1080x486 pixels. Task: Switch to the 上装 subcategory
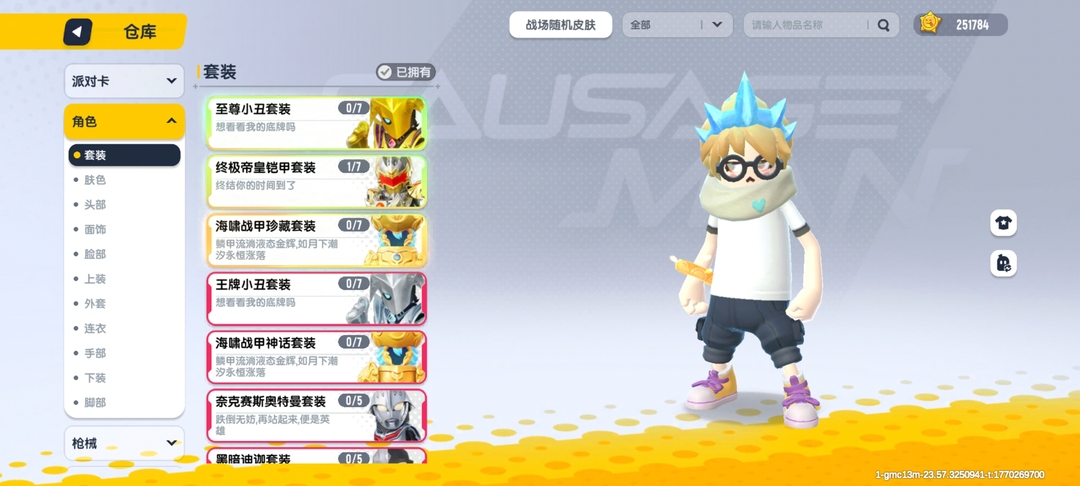[95, 279]
